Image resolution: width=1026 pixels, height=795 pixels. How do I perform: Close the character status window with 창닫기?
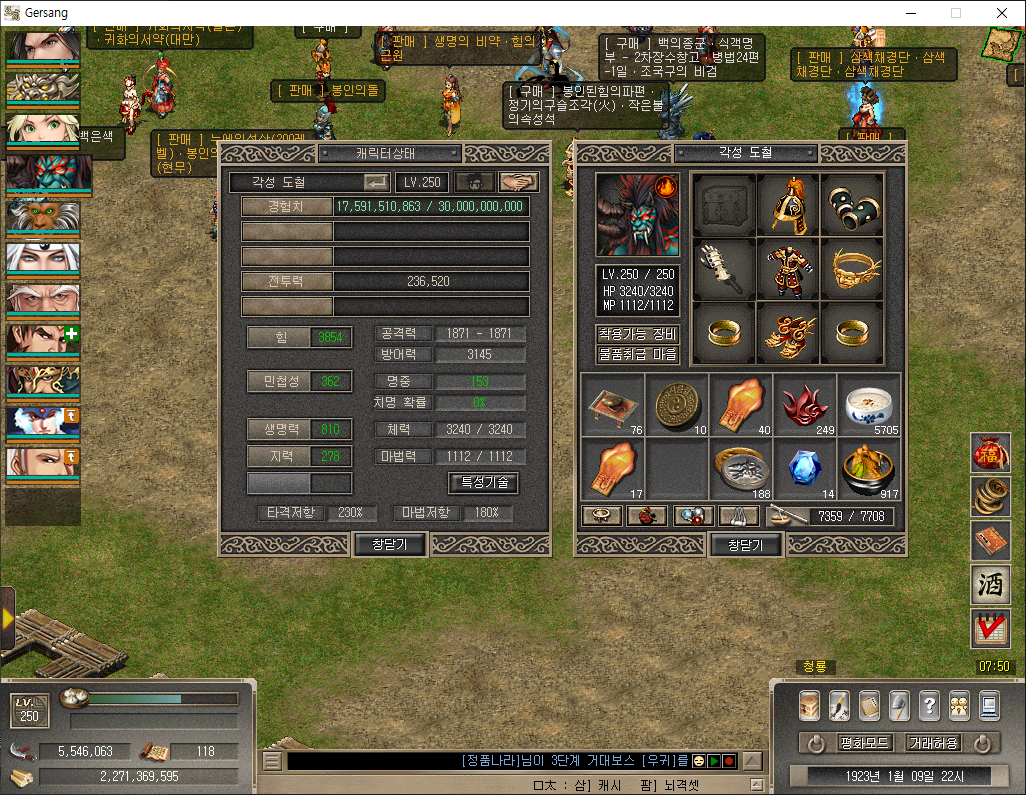click(392, 544)
